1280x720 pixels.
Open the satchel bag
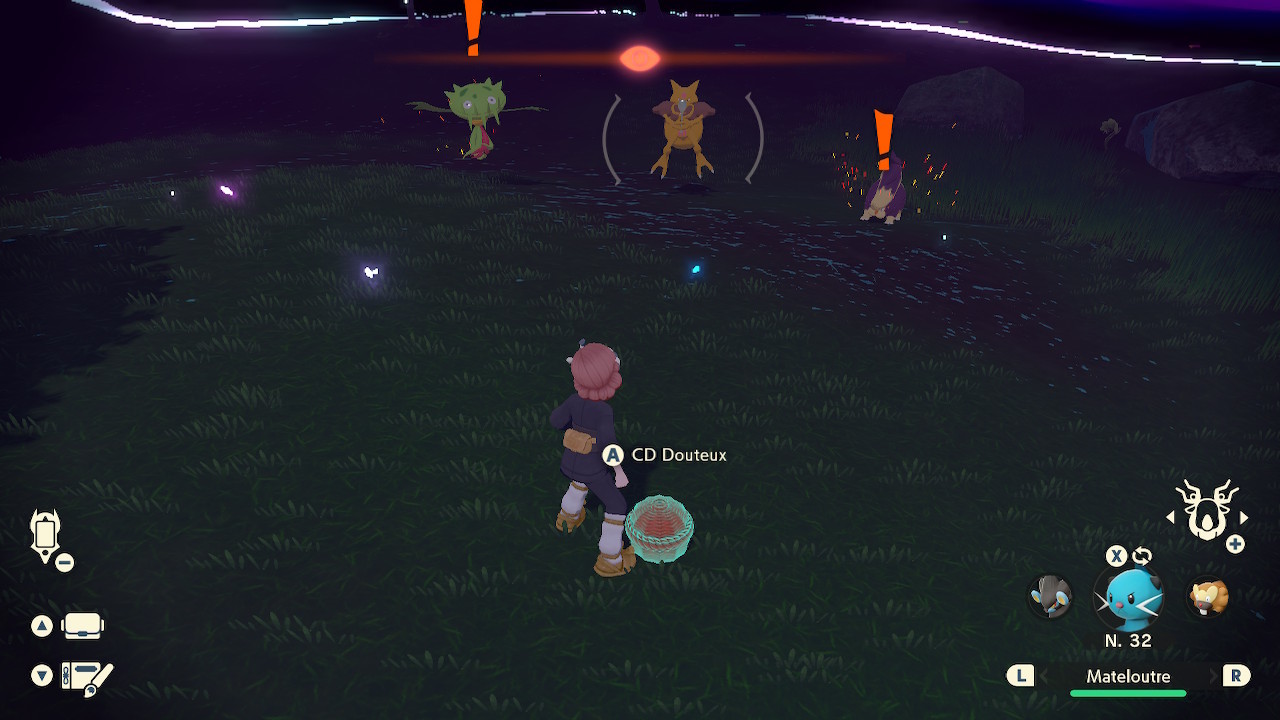click(84, 625)
